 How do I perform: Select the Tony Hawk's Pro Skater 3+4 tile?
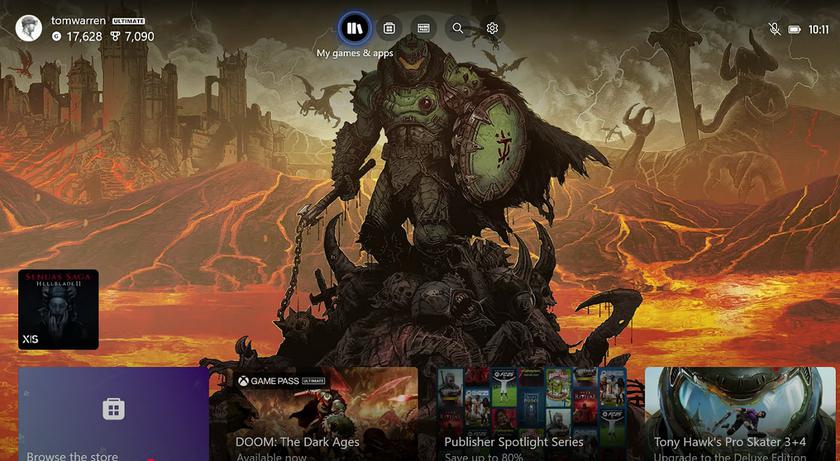[742, 414]
